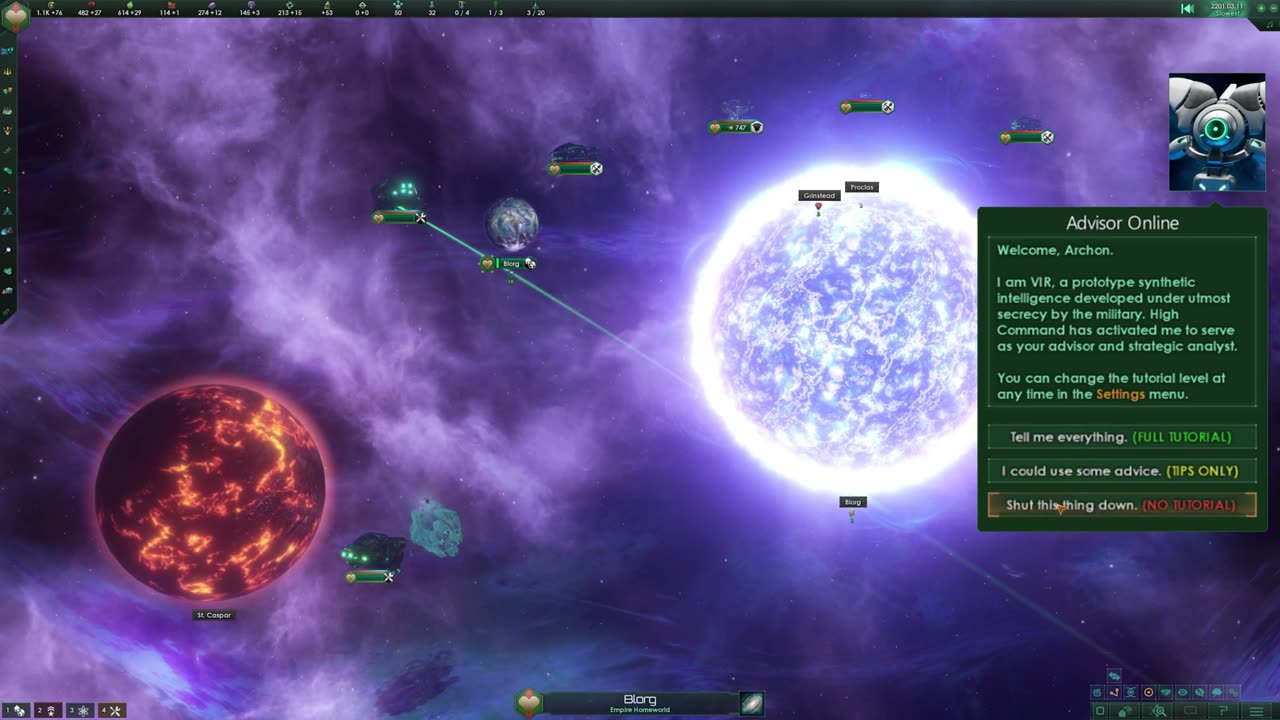Toggle the eye map mode filter
Viewport: 1280px width, 720px height.
coord(1182,692)
